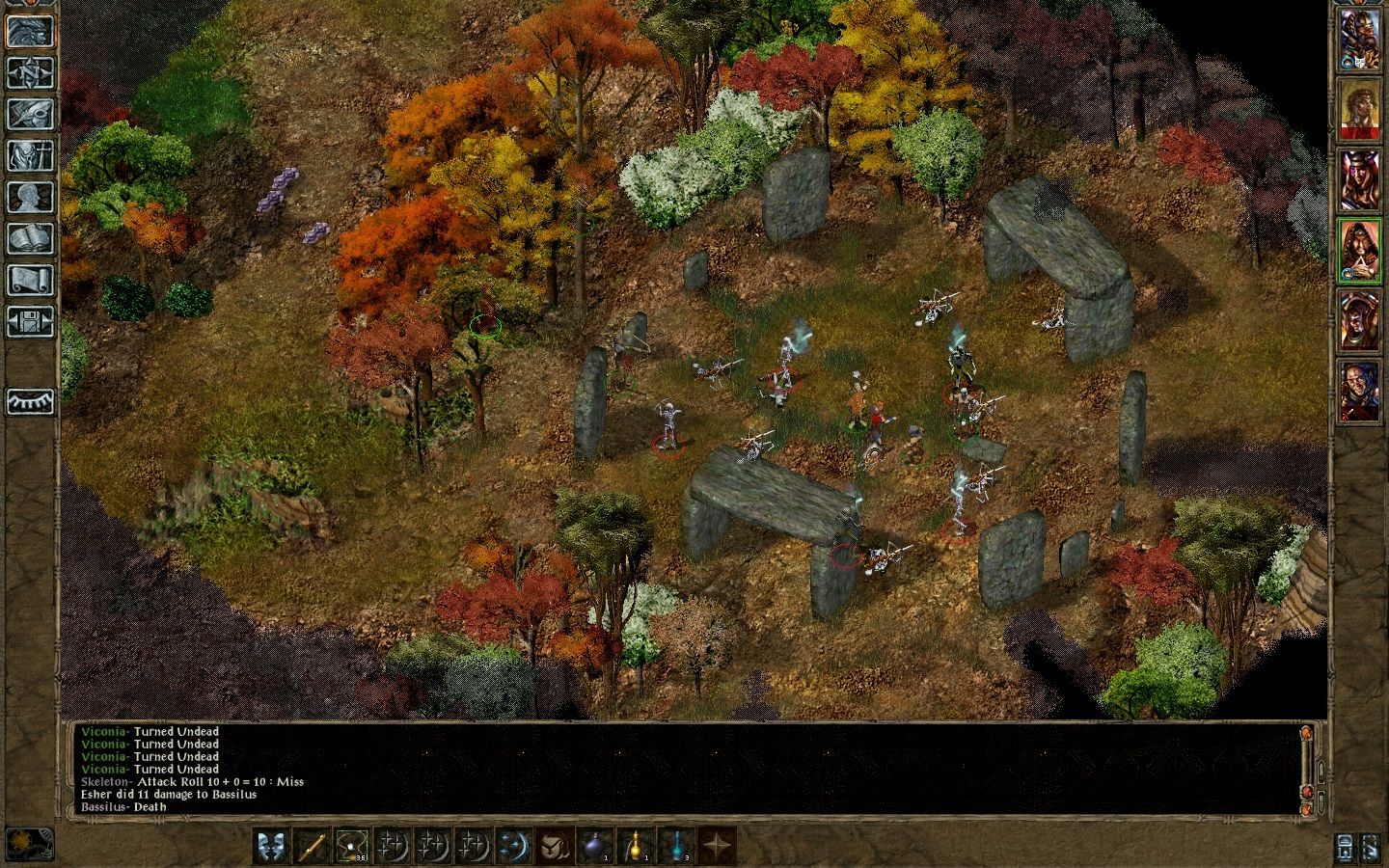Open the character record silhouette button
Screen dimensions: 1389x868
click(x=31, y=197)
